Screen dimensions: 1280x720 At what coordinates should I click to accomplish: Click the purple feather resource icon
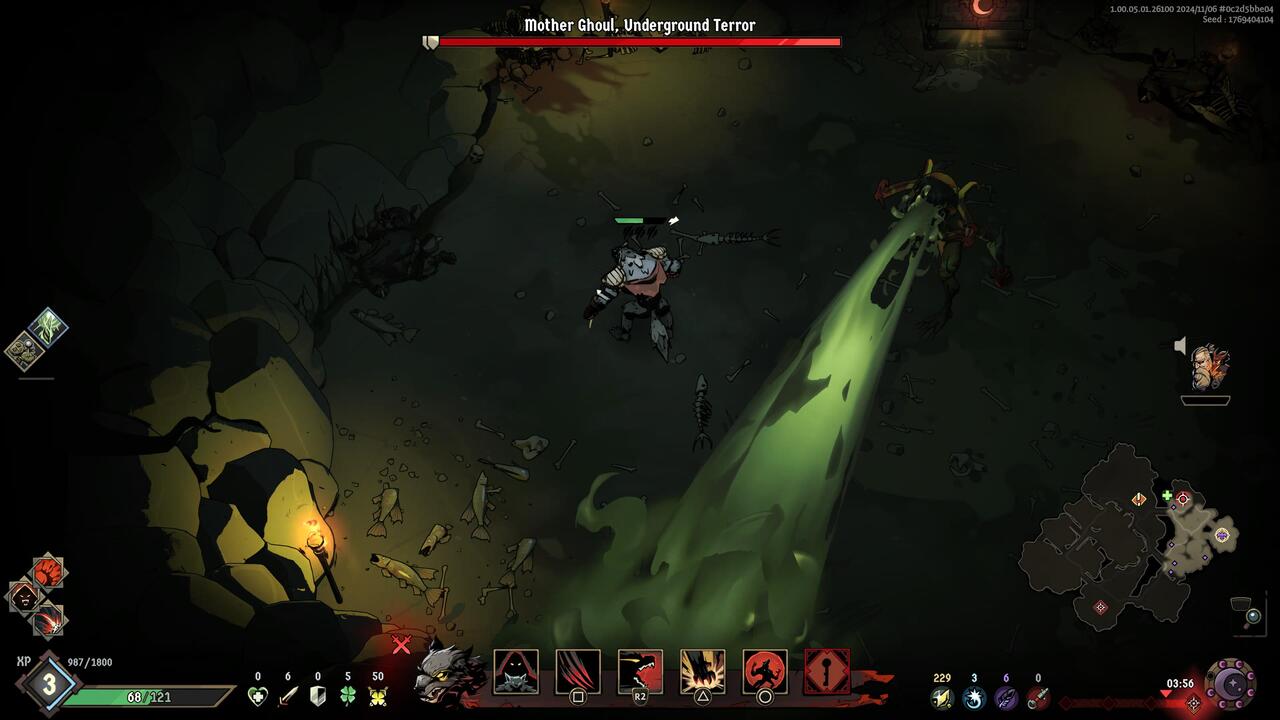pos(1006,697)
